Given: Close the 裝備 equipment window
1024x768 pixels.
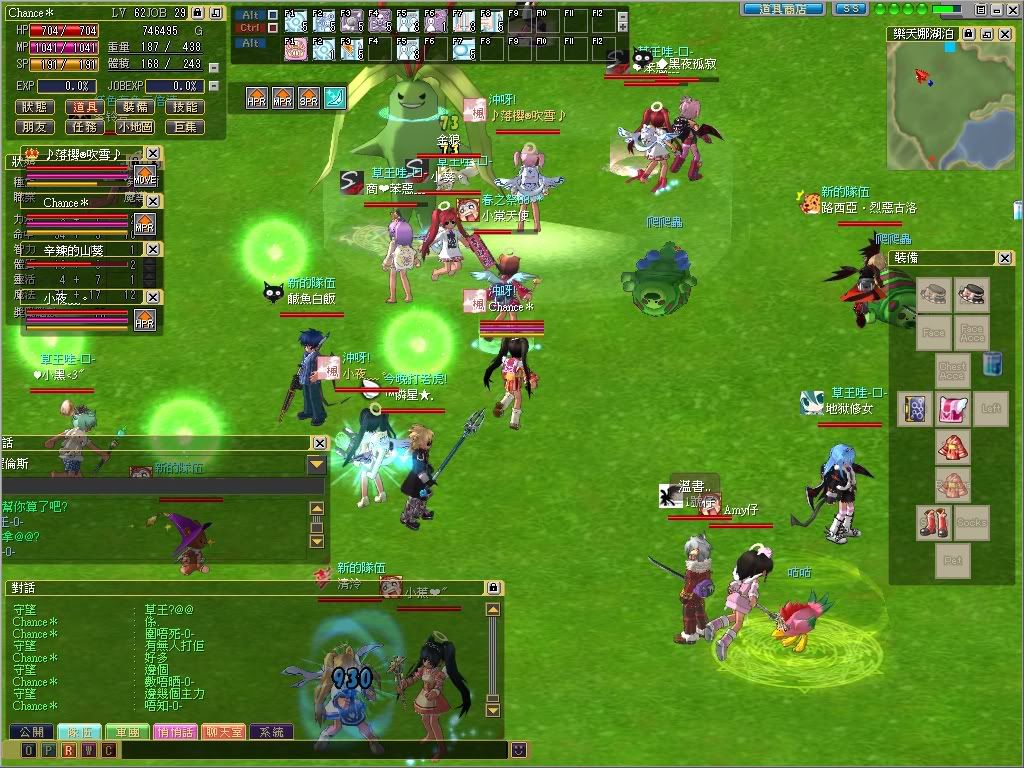Looking at the screenshot, I should click(x=1004, y=258).
